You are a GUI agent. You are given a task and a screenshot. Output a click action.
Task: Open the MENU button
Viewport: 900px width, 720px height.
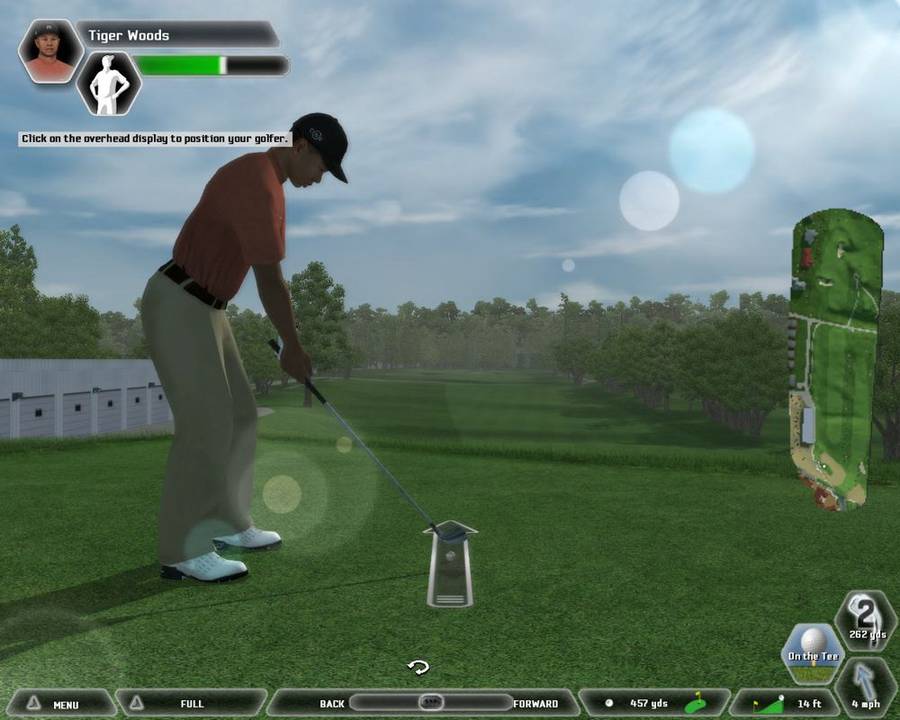pos(60,703)
